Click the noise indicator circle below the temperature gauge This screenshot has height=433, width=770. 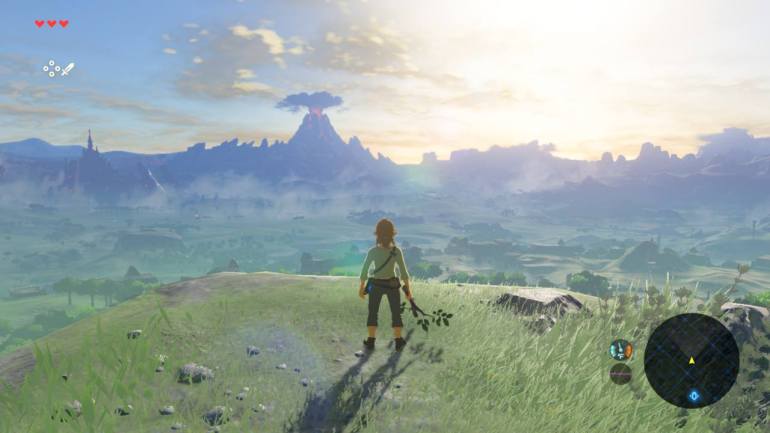click(621, 374)
